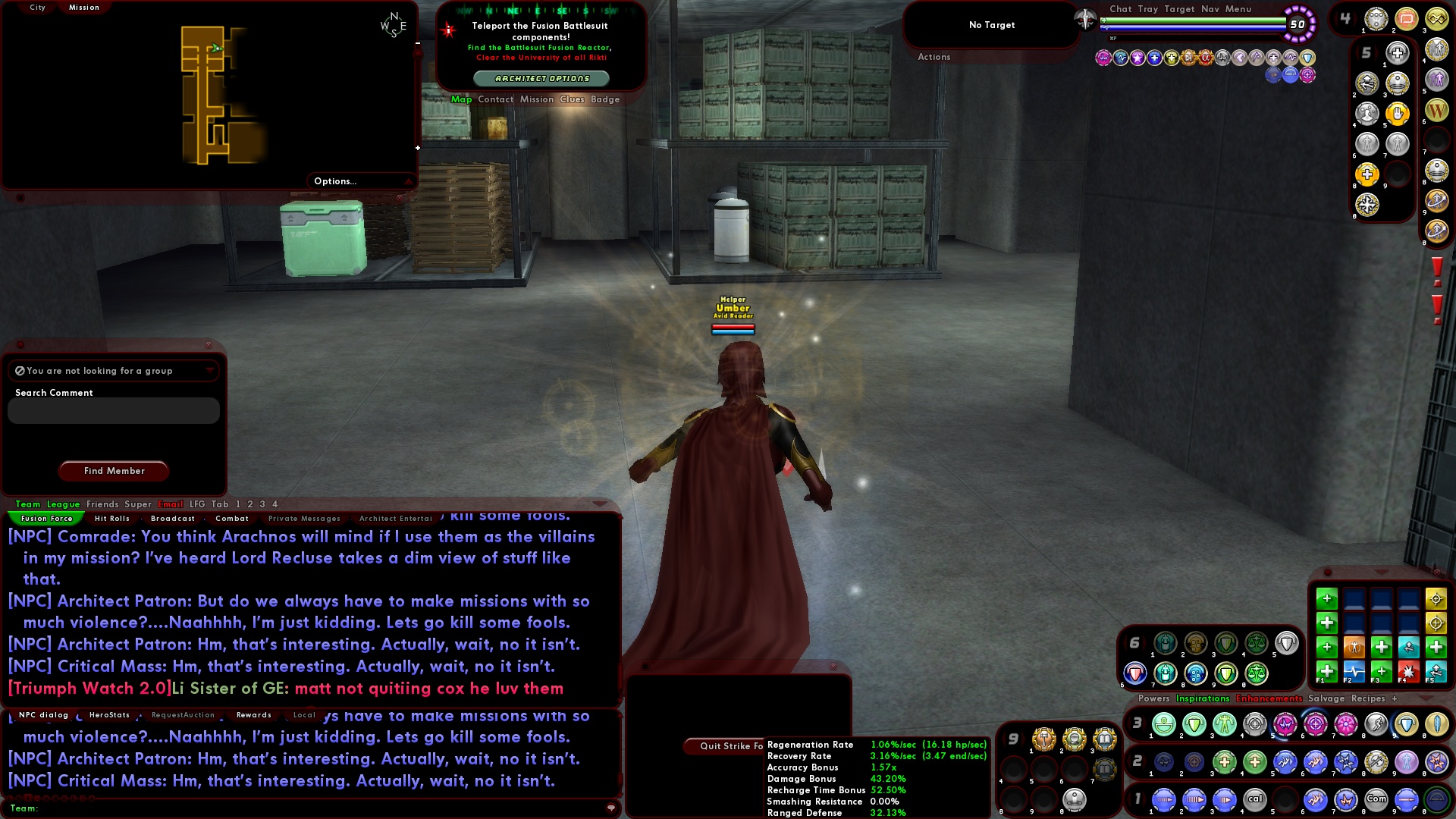Screen dimensions: 1456x819
Task: Activate the "cal" power in tray 1
Action: (x=1254, y=800)
